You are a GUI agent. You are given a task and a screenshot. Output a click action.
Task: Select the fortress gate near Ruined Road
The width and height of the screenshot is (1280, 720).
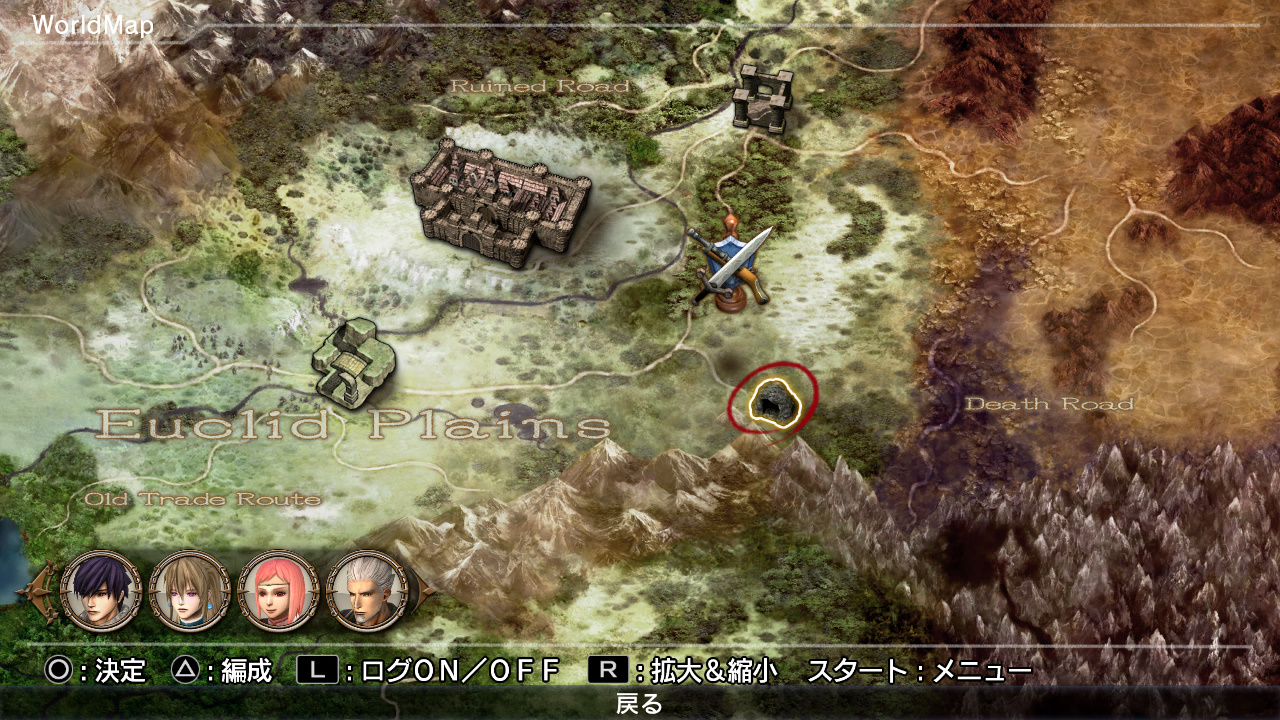pos(762,95)
